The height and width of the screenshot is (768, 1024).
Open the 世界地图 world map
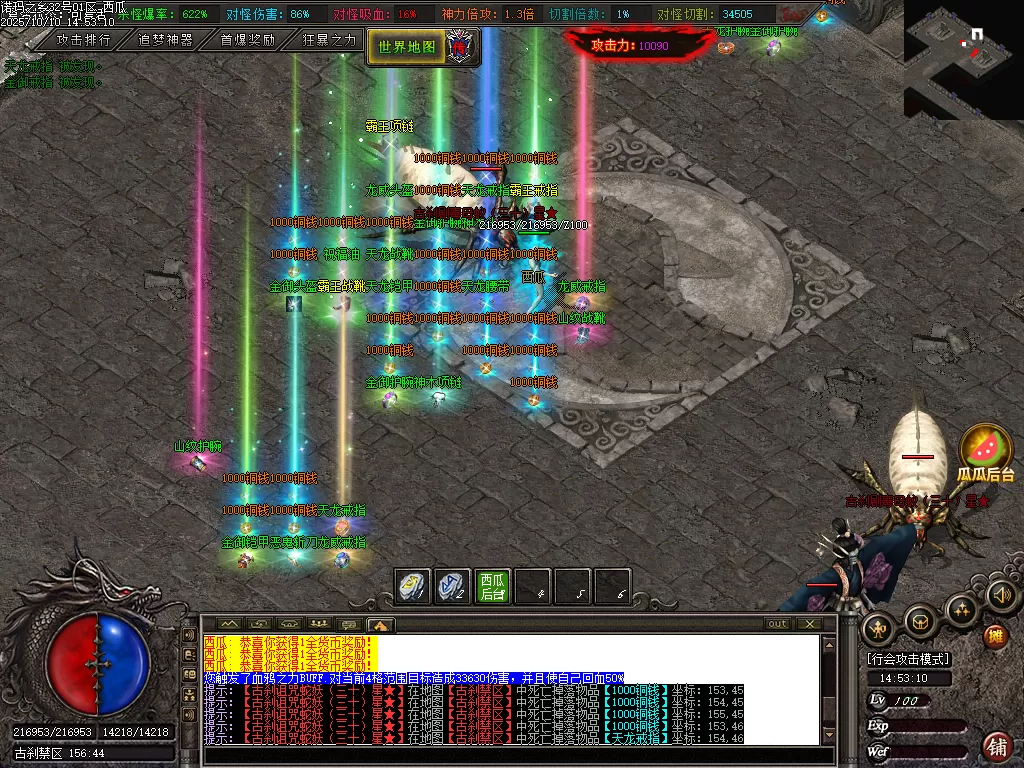pyautogui.click(x=408, y=46)
